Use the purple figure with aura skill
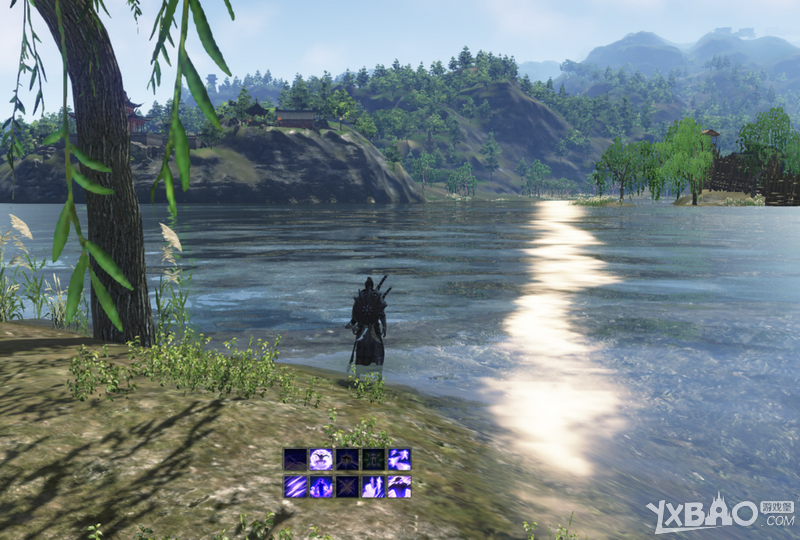 point(321,486)
